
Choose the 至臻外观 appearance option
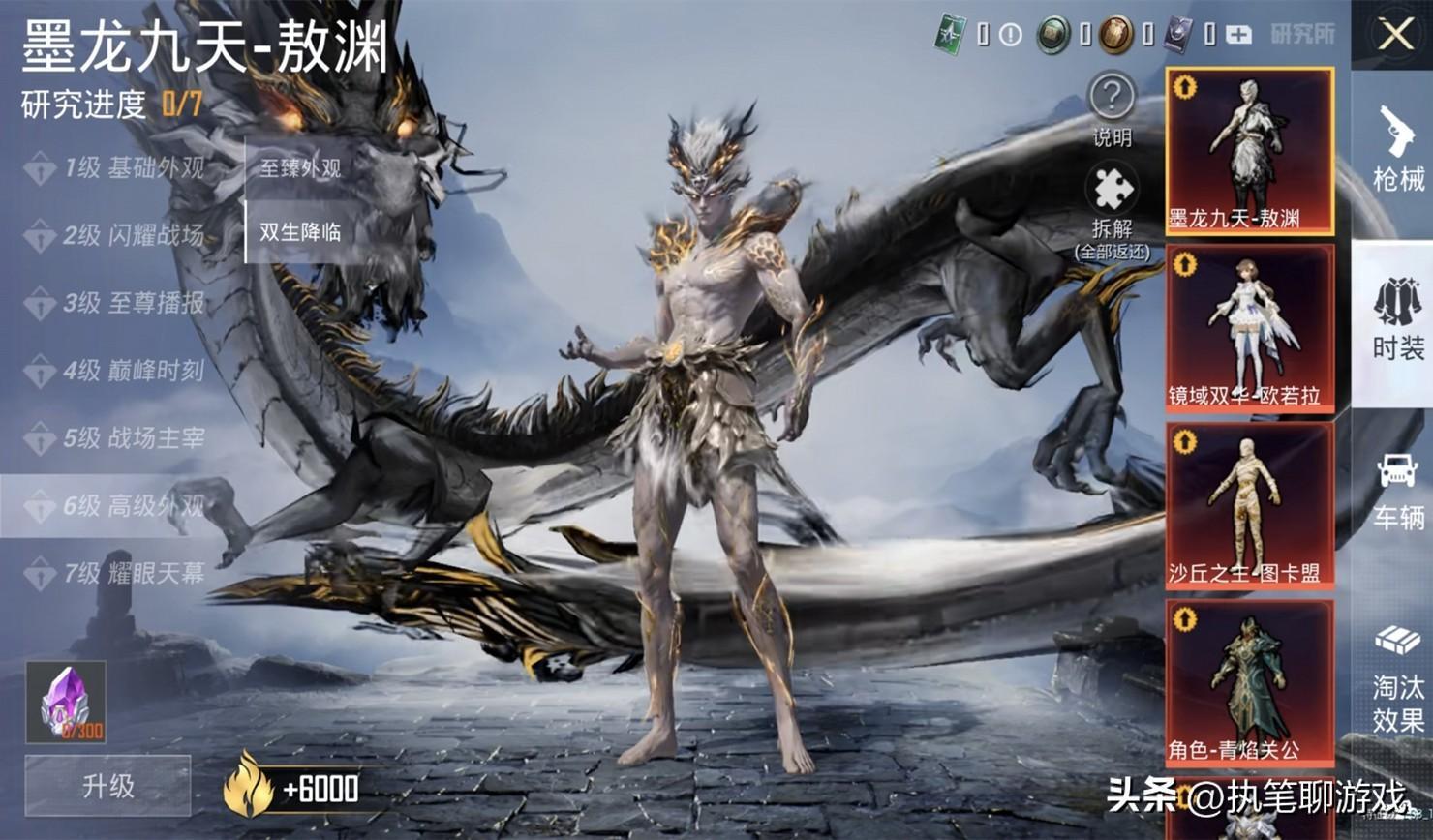[300, 168]
